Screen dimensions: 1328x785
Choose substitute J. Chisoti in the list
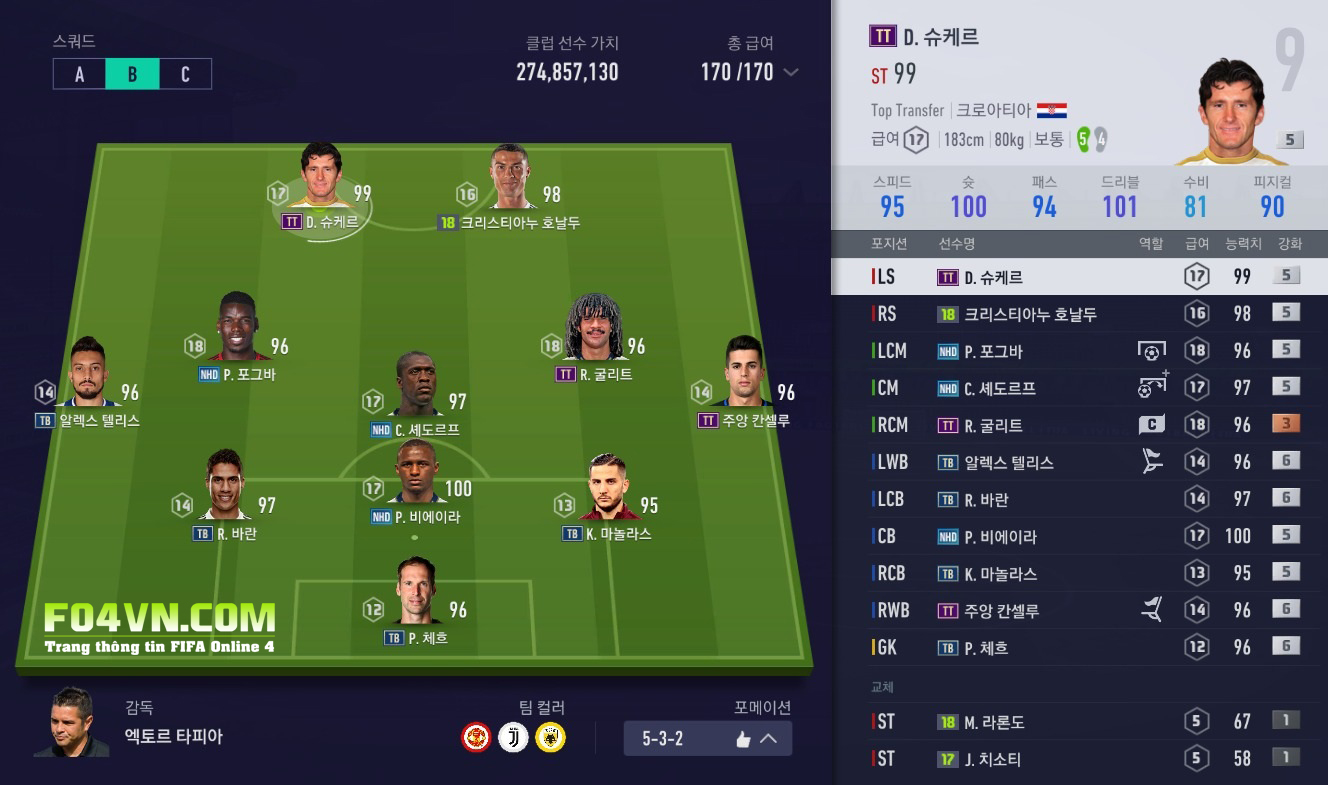(1080, 759)
